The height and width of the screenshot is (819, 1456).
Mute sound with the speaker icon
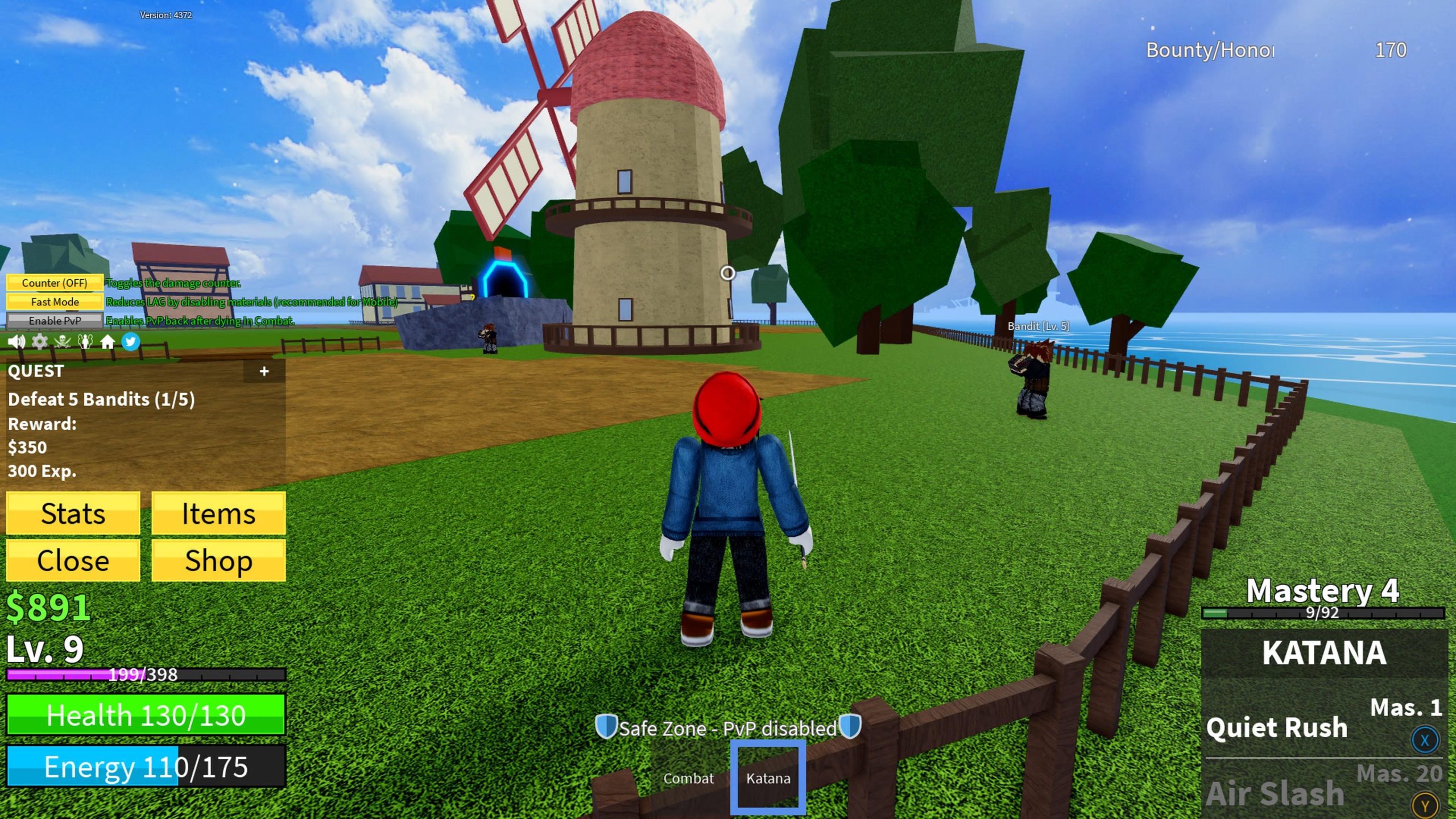[x=16, y=342]
